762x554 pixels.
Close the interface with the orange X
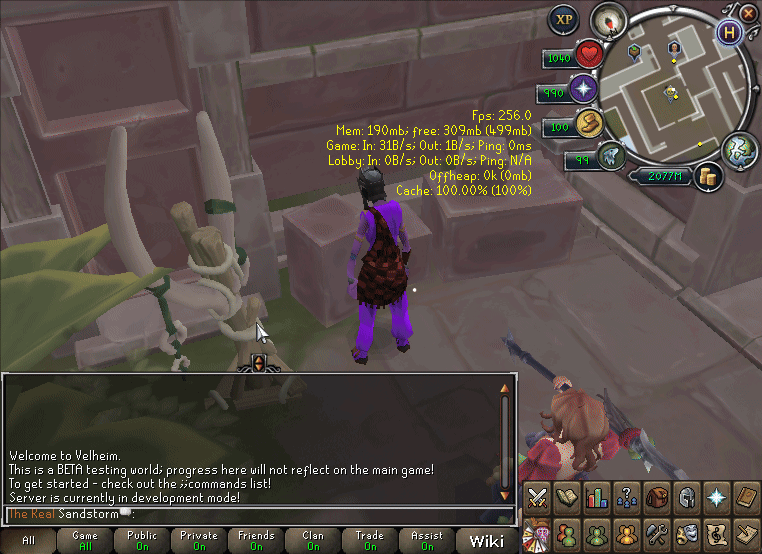tap(749, 13)
